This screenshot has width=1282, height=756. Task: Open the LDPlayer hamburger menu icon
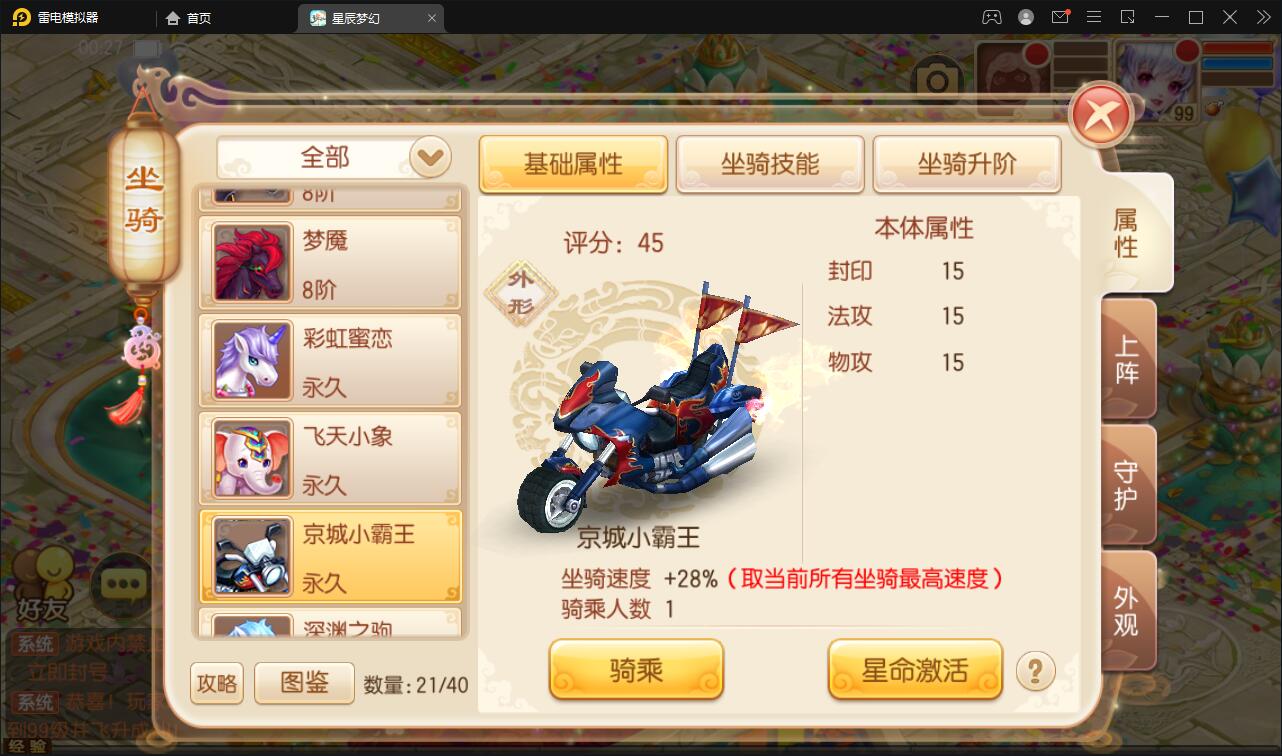pyautogui.click(x=1094, y=17)
